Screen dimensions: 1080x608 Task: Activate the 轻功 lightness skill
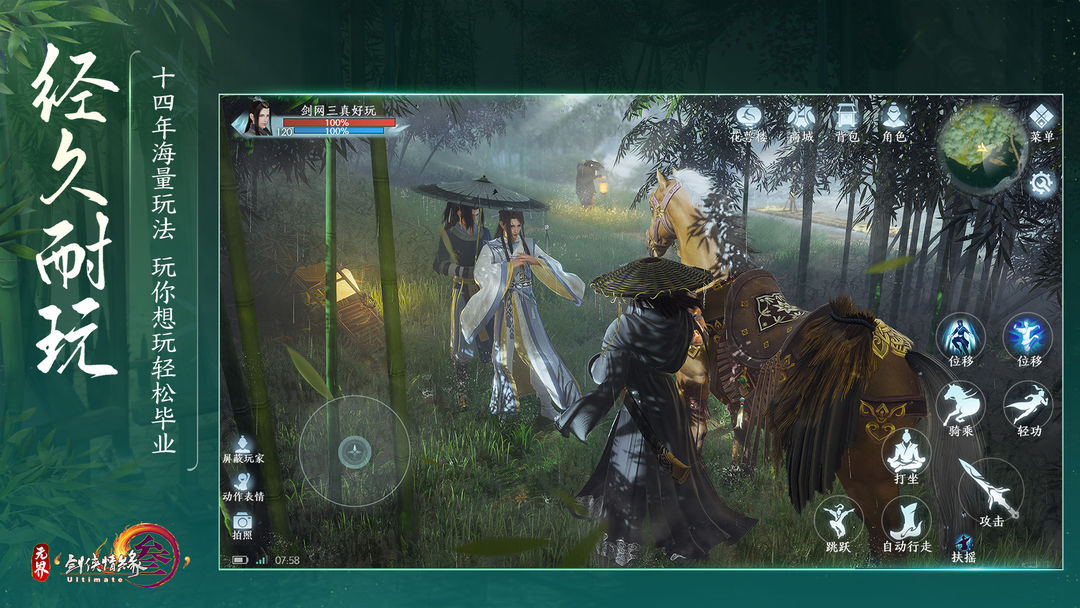tap(1028, 403)
